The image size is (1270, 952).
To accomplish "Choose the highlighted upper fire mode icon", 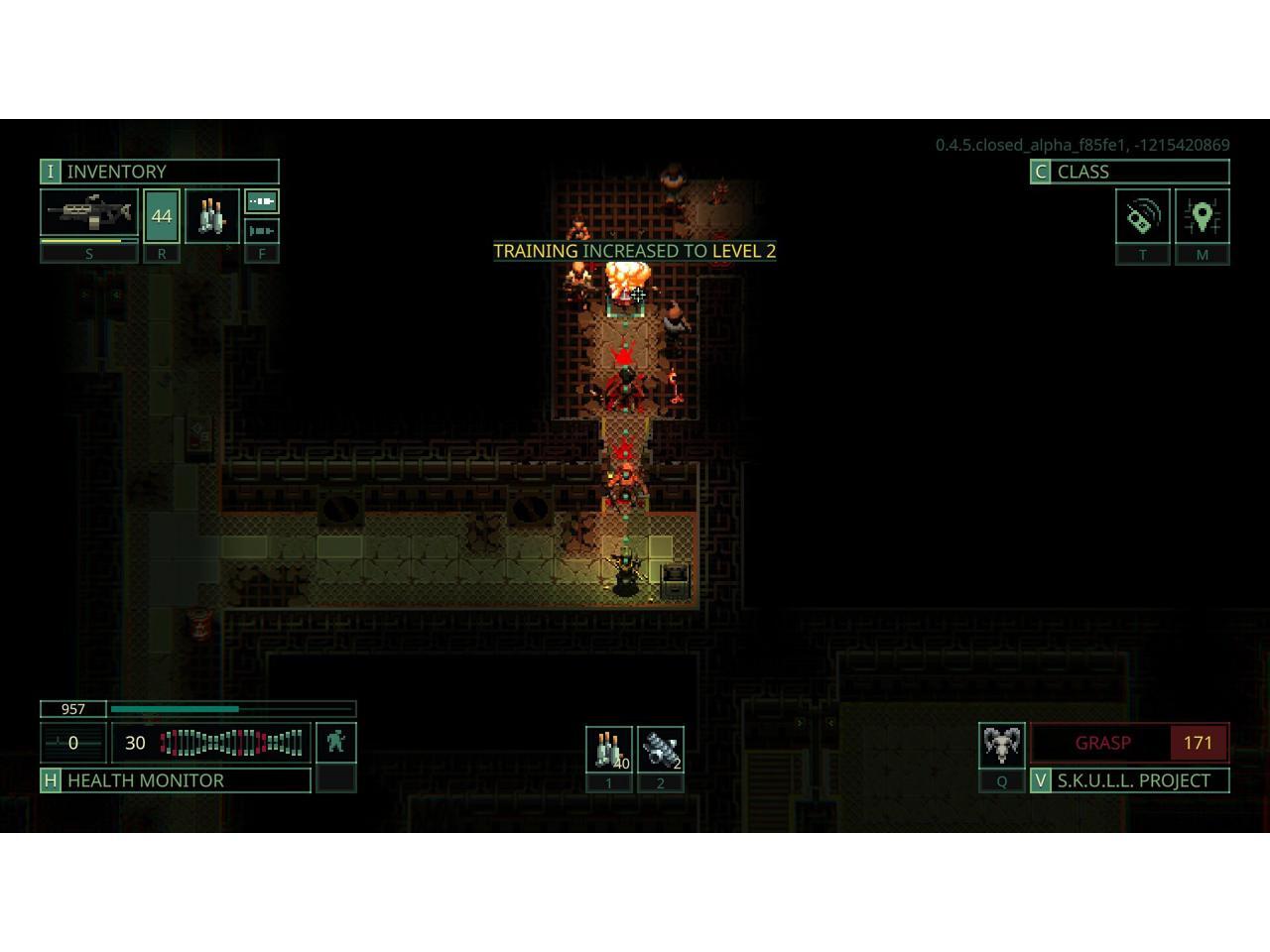I will coord(262,202).
